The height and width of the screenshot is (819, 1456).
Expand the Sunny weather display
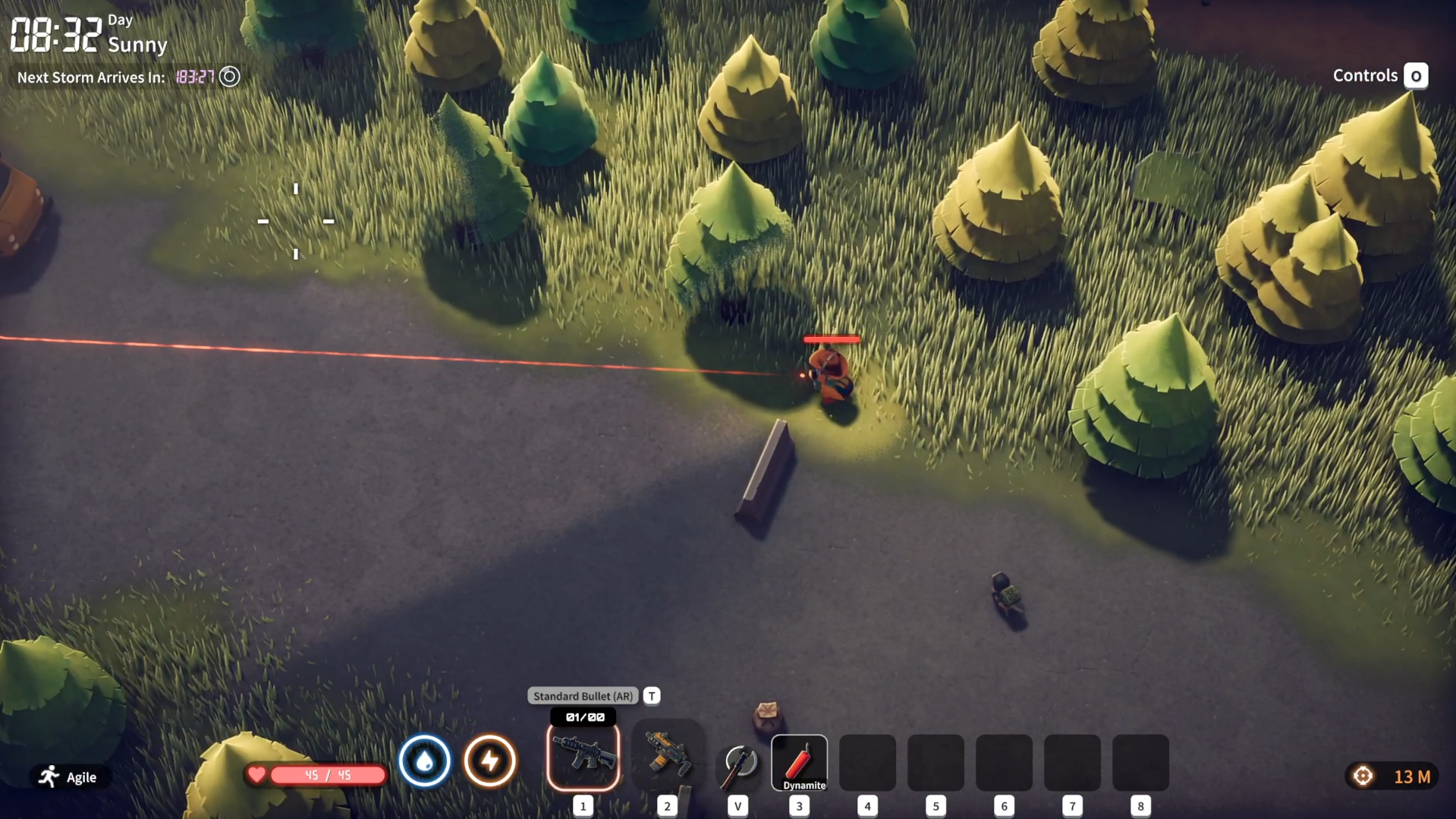[137, 46]
